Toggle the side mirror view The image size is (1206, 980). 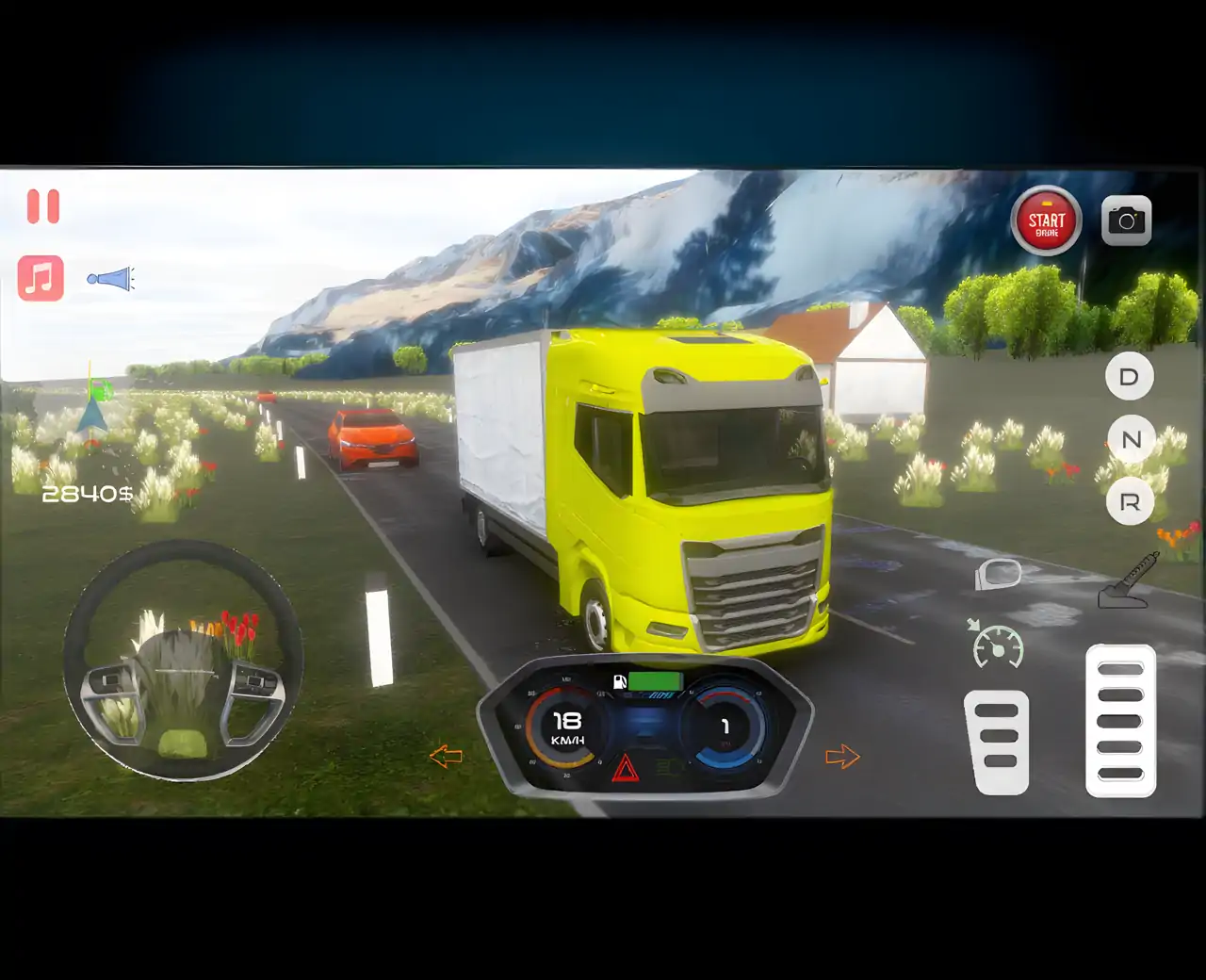point(998,573)
